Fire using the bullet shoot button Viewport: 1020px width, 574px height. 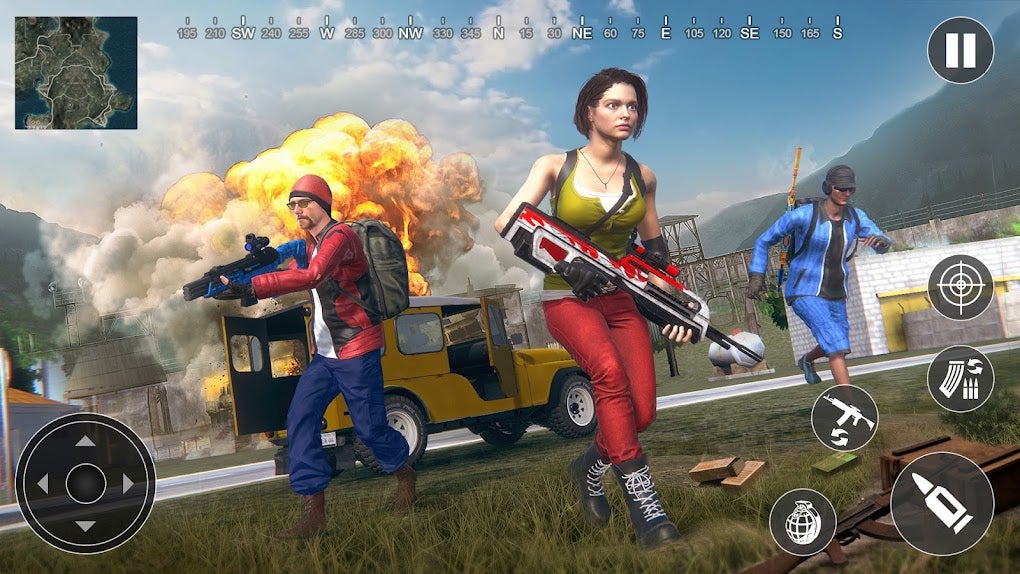point(941,503)
